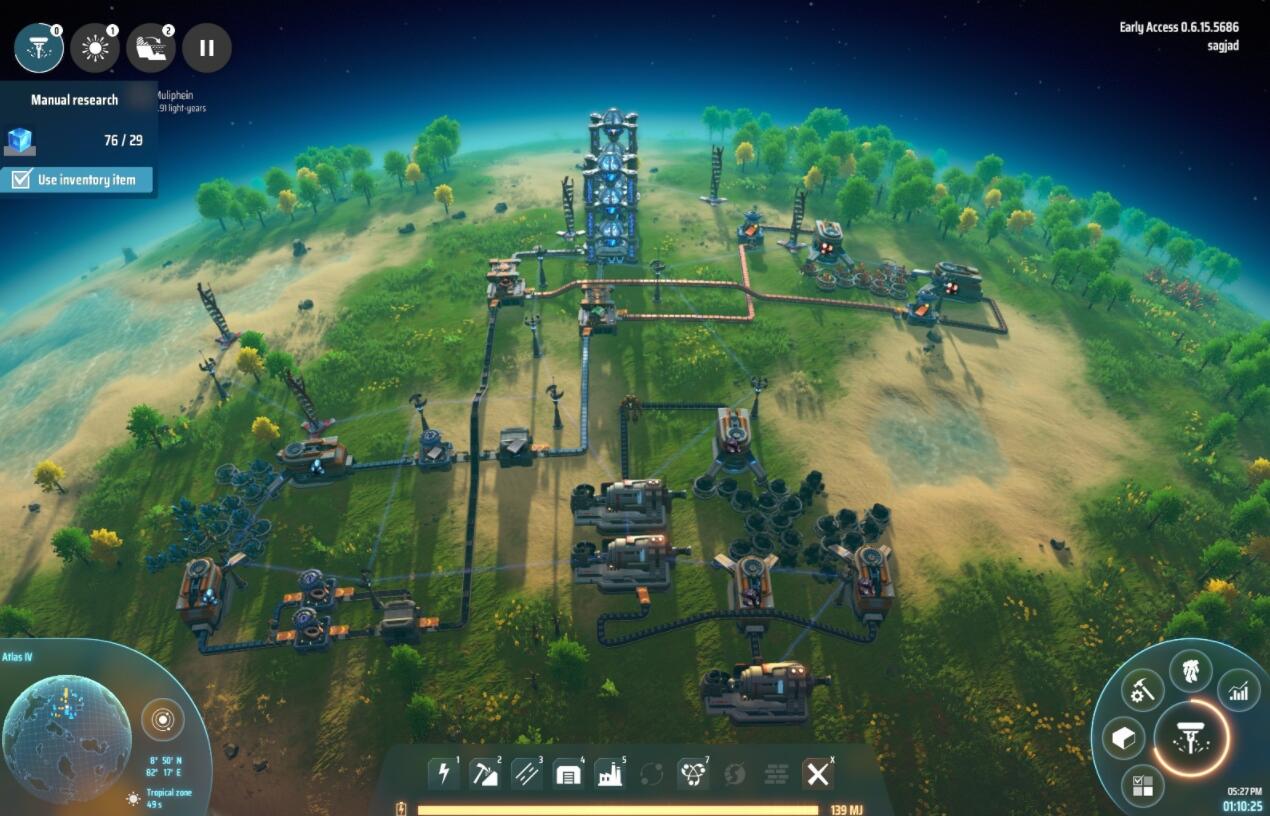Choose the factory assembler build category

pyautogui.click(x=610, y=773)
